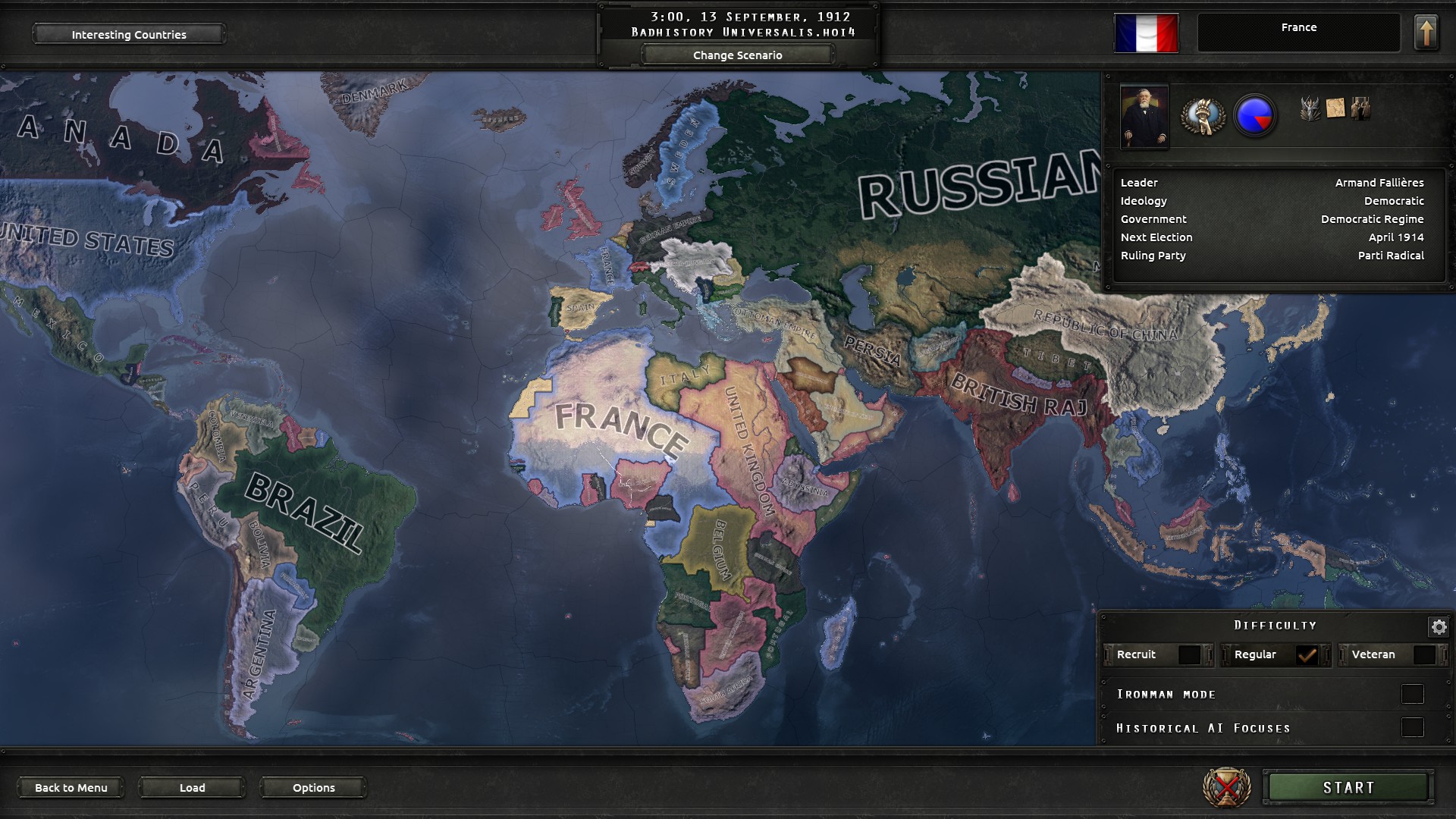The height and width of the screenshot is (819, 1456).
Task: Open the Options menu
Action: pyautogui.click(x=313, y=787)
